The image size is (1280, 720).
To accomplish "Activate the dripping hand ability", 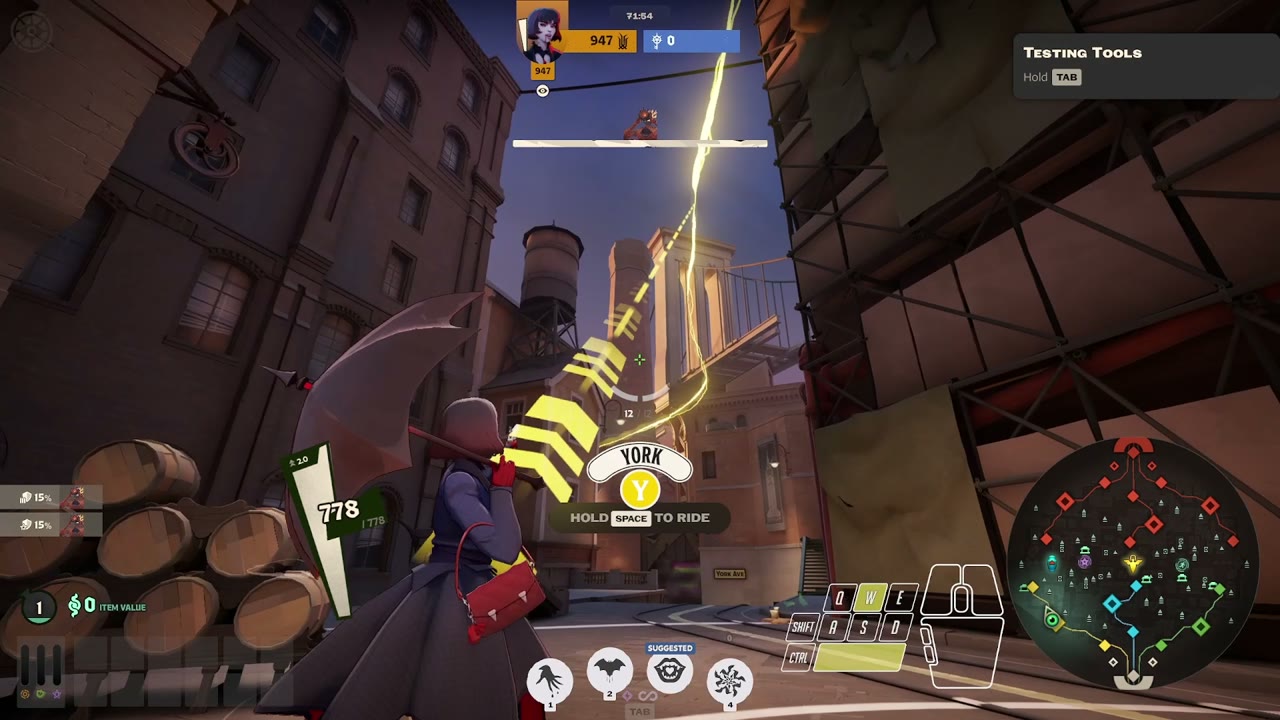I will pos(549,681).
